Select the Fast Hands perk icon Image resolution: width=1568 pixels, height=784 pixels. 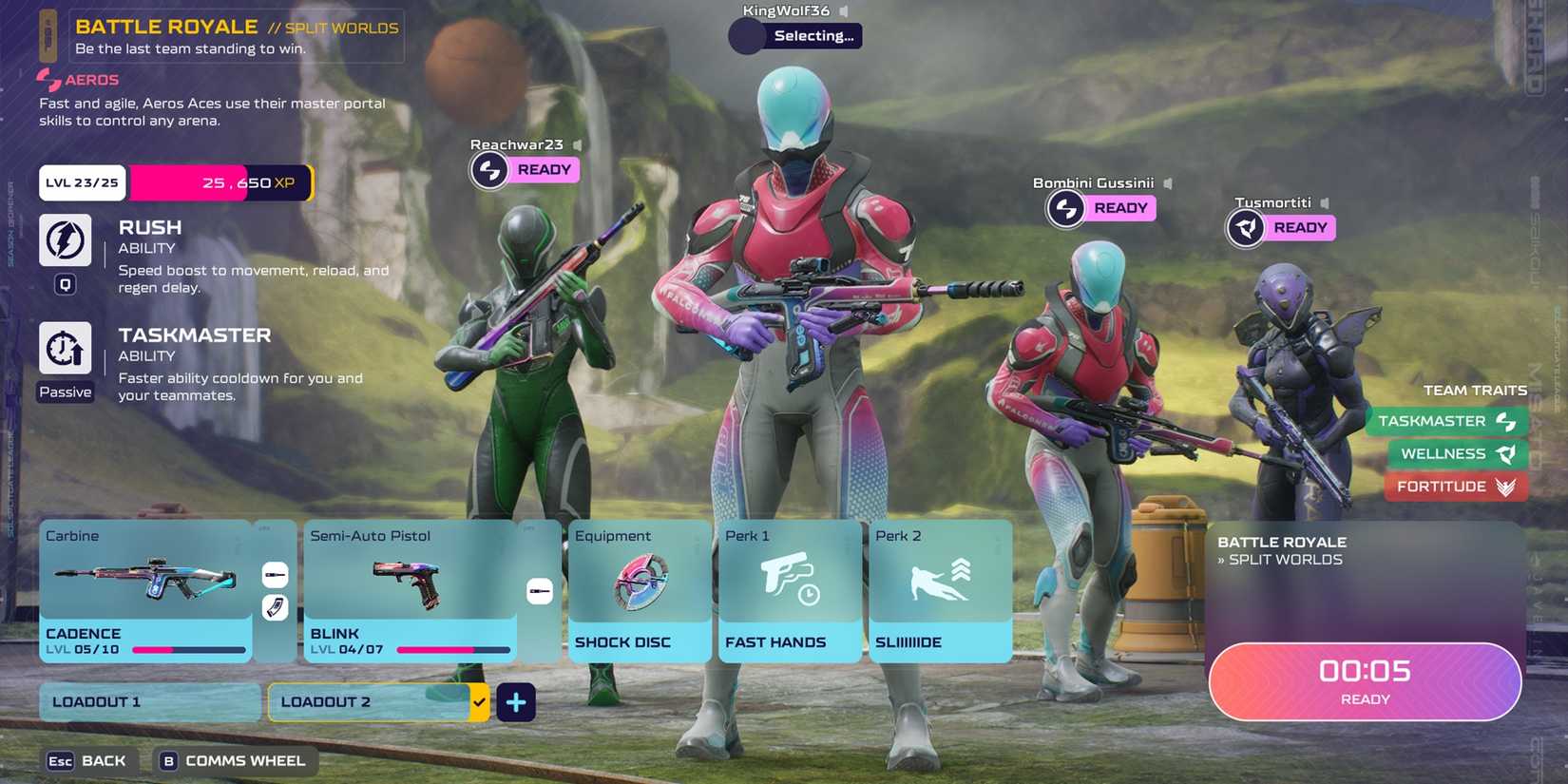click(789, 578)
